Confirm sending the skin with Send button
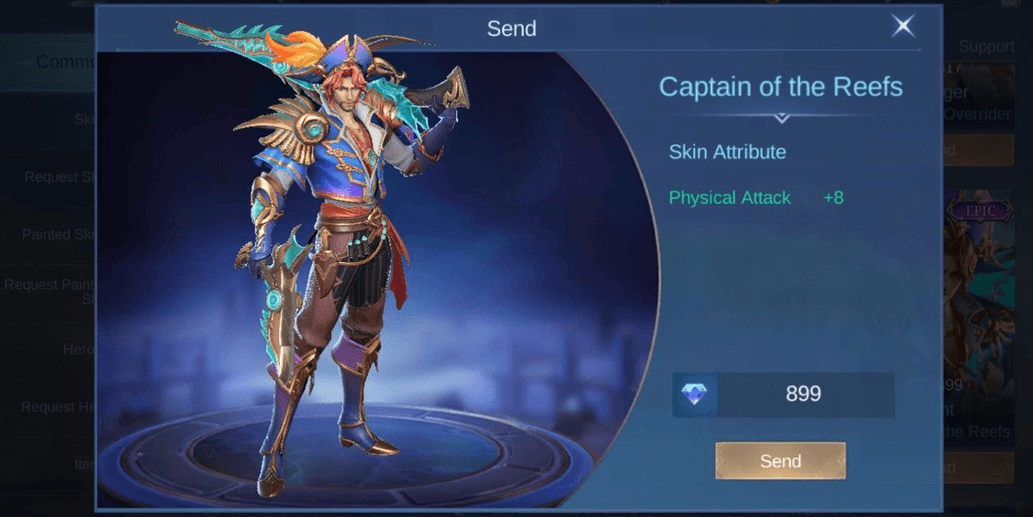Image resolution: width=1033 pixels, height=517 pixels. point(780,461)
